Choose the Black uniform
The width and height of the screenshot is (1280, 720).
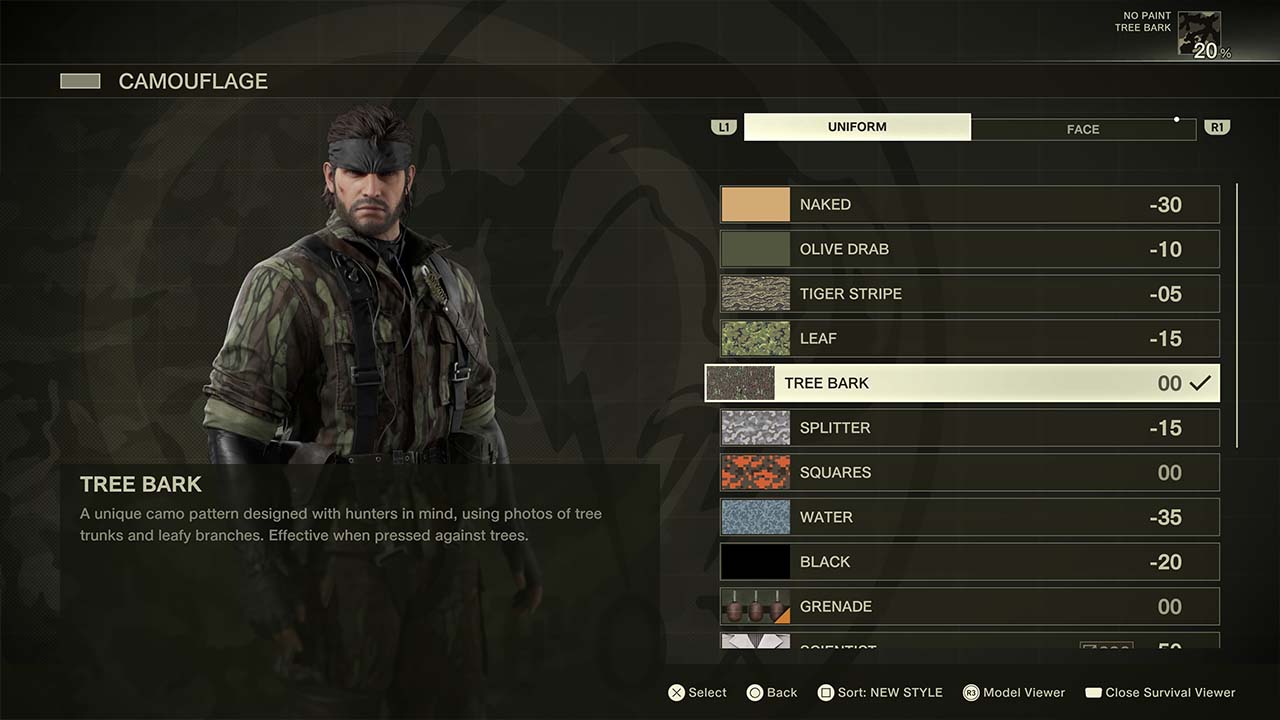969,562
